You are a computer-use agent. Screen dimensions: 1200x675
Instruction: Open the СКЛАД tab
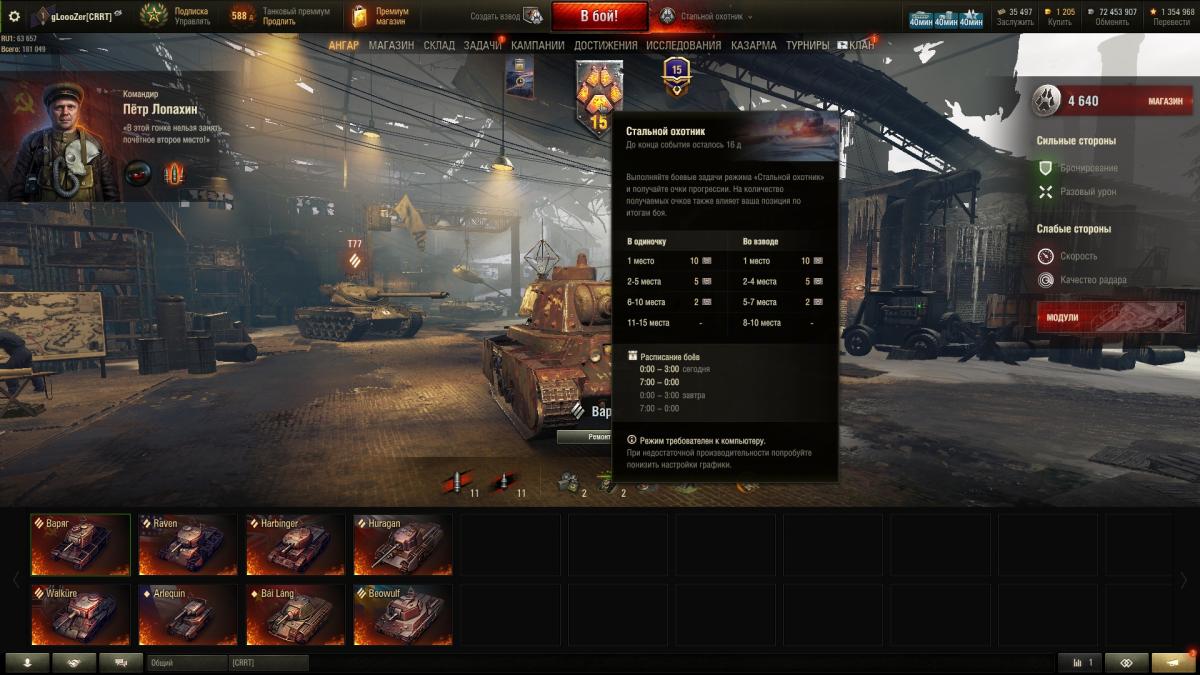coord(439,45)
